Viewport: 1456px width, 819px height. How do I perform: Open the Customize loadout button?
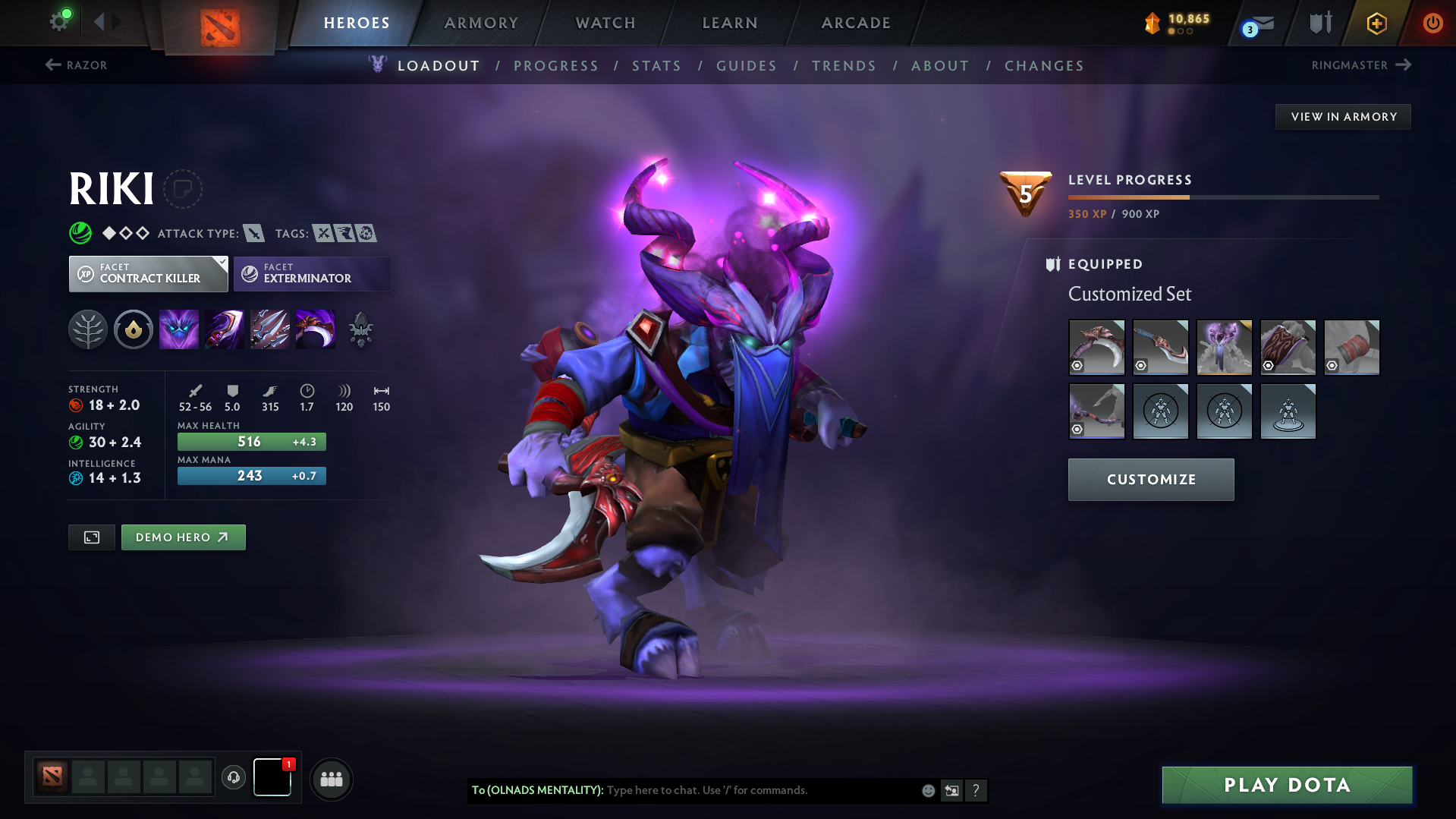[1151, 480]
